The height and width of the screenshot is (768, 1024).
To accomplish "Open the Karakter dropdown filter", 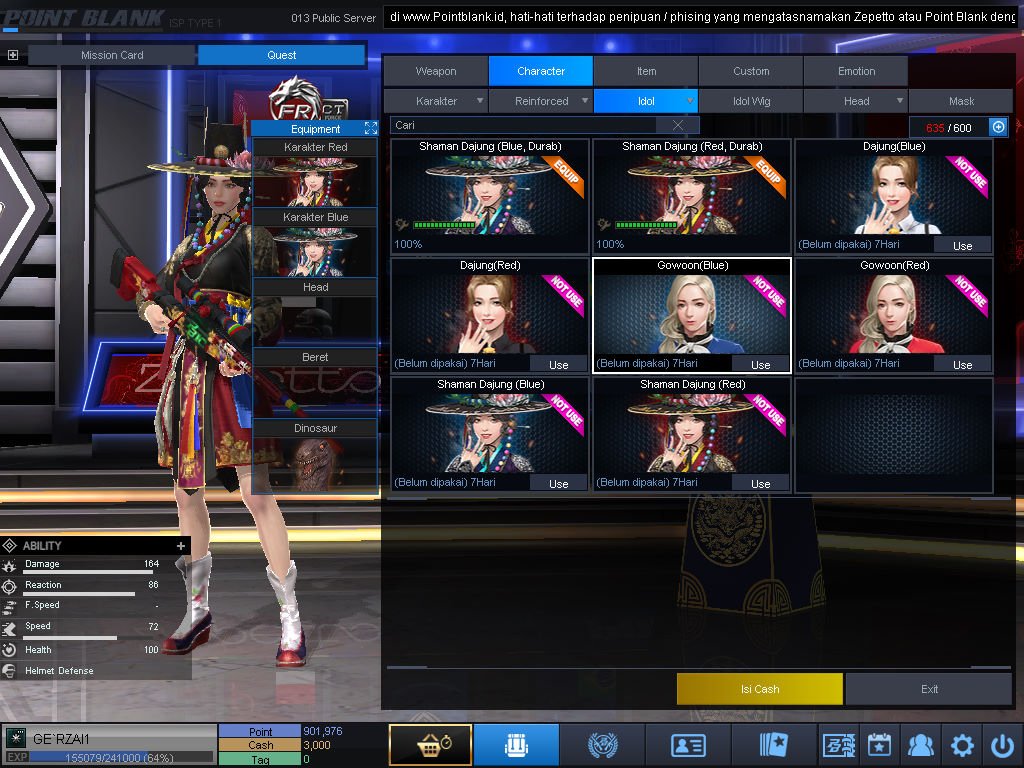I will (x=437, y=101).
